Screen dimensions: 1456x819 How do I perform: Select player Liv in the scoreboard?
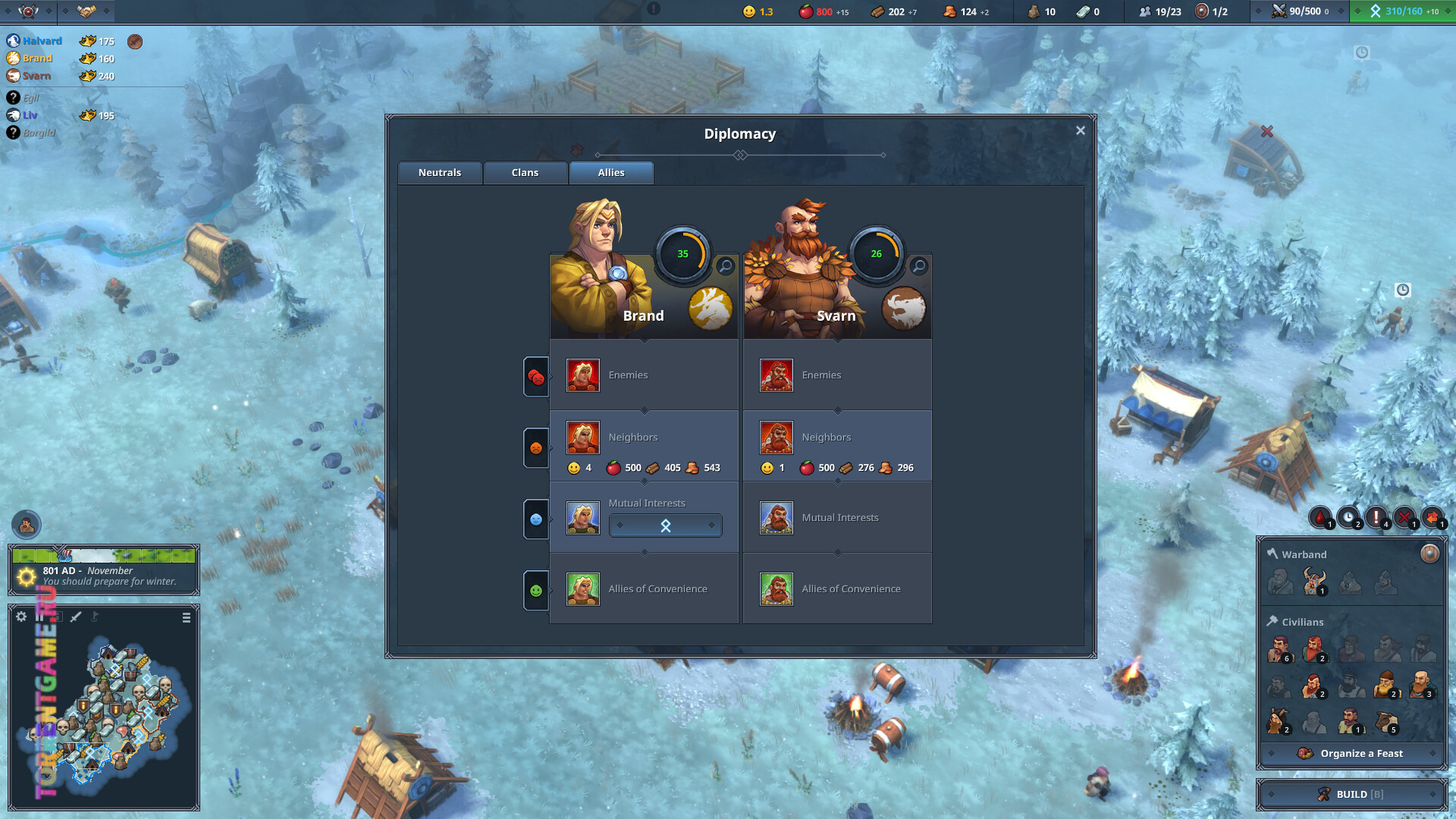pyautogui.click(x=30, y=115)
